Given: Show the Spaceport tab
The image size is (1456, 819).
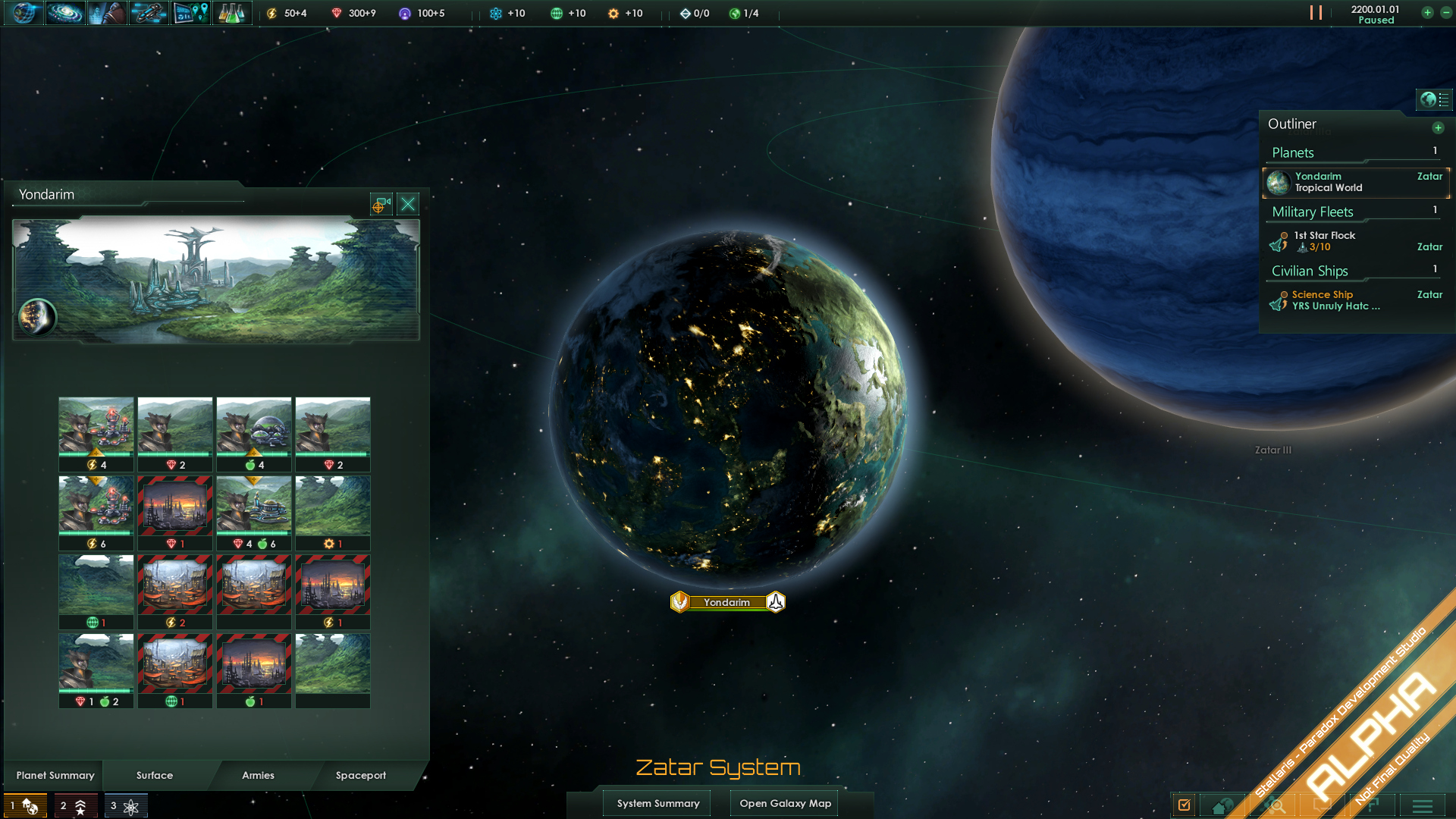Looking at the screenshot, I should (x=361, y=775).
